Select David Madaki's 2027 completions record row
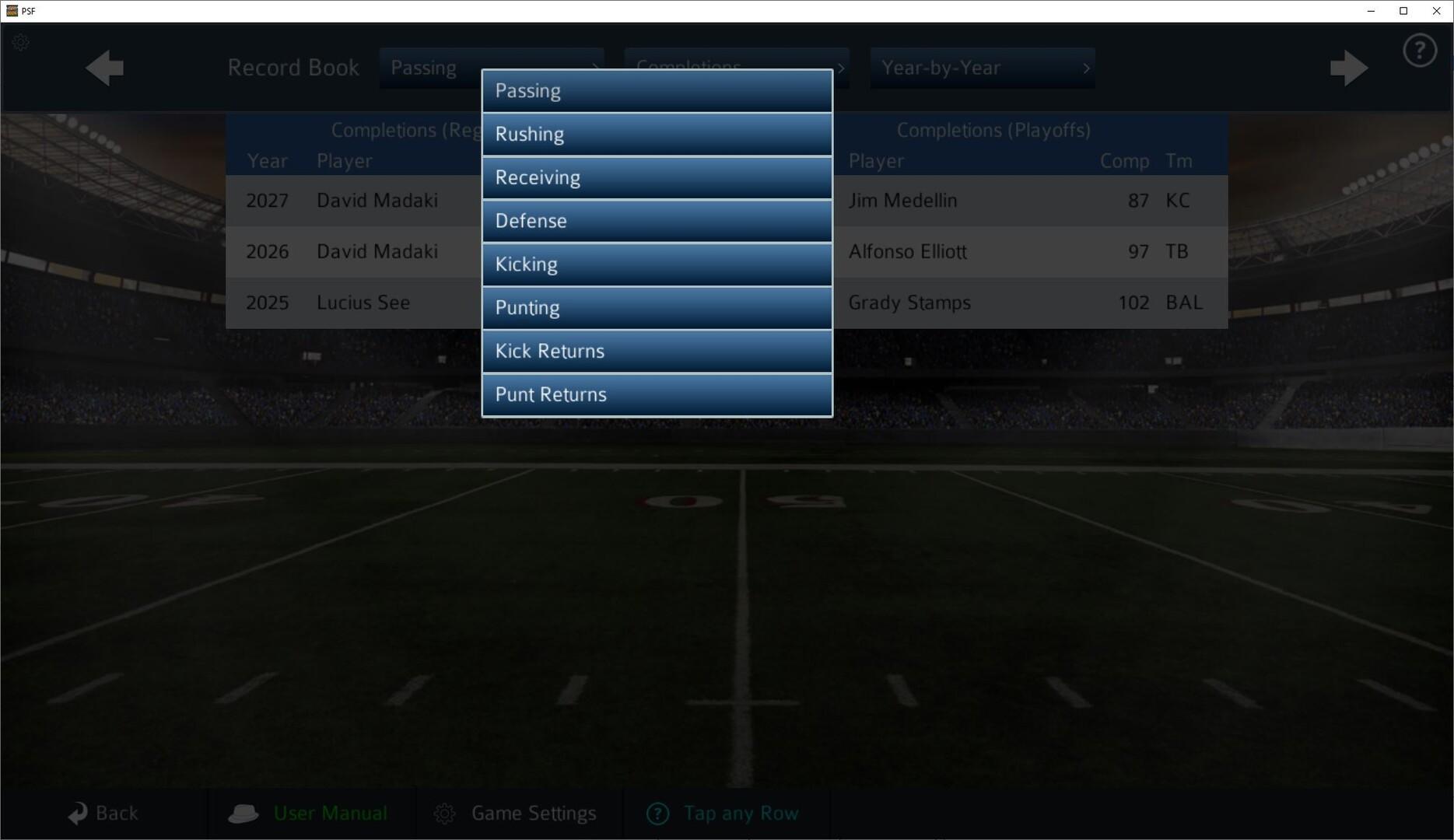 [x=350, y=200]
